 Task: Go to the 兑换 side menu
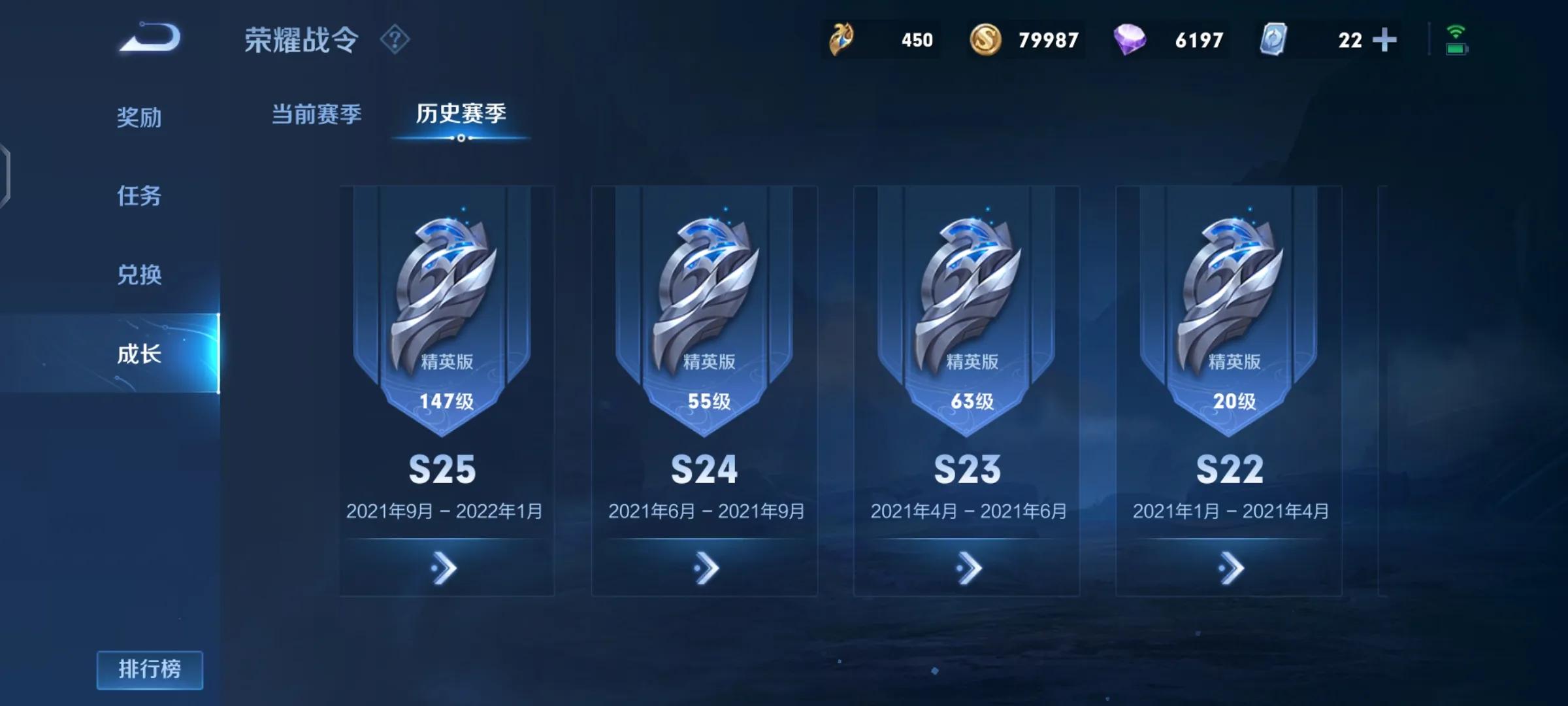139,275
